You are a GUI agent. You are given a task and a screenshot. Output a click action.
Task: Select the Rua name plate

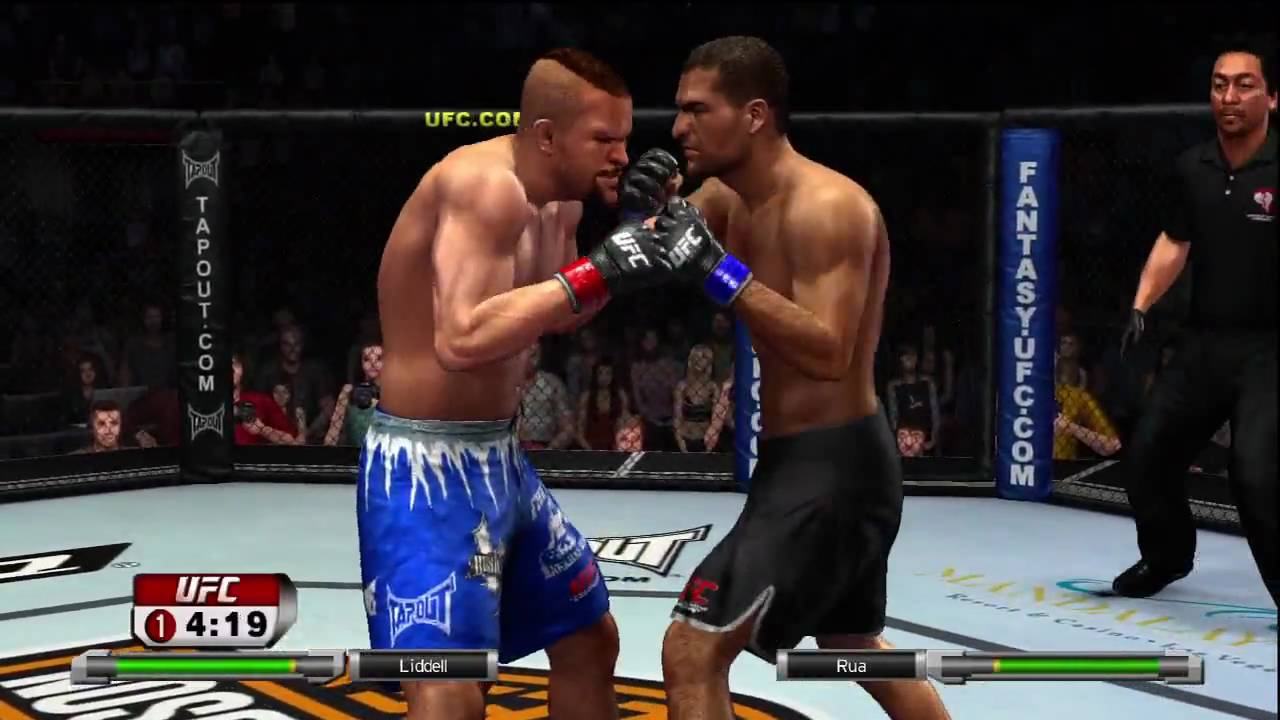(x=852, y=665)
